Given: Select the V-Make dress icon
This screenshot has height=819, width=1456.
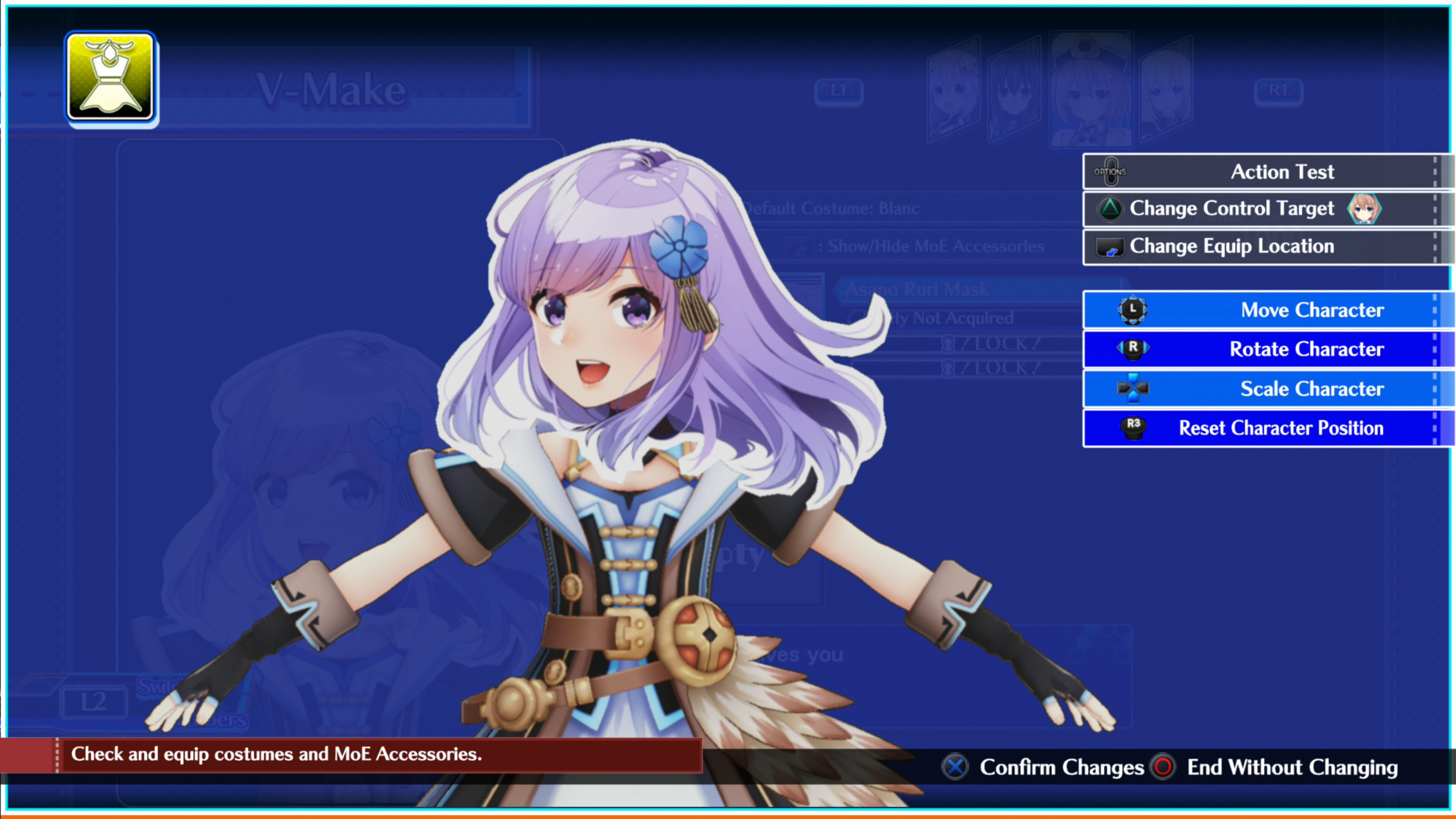Looking at the screenshot, I should pyautogui.click(x=111, y=77).
